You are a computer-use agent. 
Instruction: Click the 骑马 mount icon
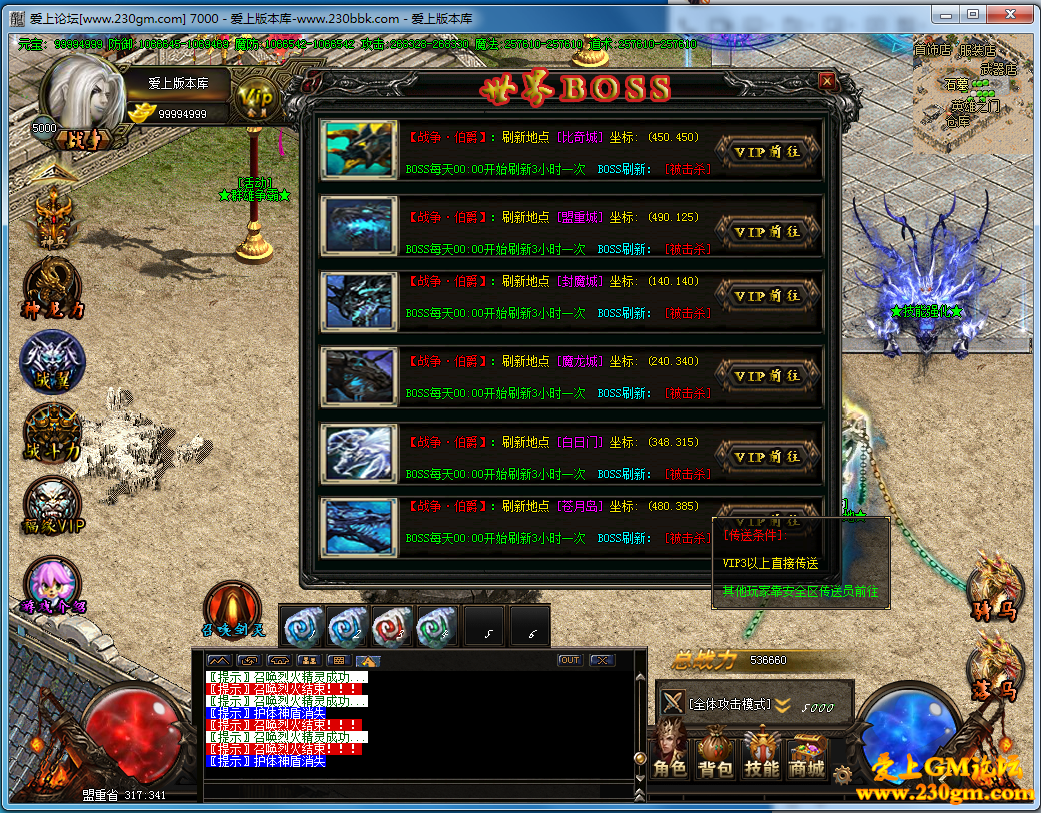click(995, 588)
